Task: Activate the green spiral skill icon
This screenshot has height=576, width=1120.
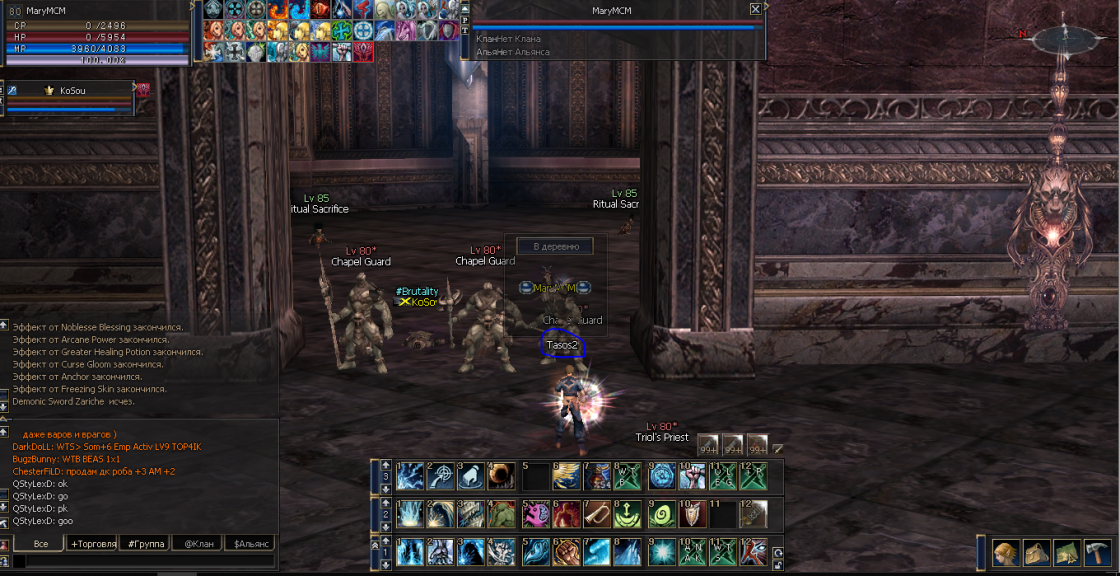Action: (x=660, y=514)
